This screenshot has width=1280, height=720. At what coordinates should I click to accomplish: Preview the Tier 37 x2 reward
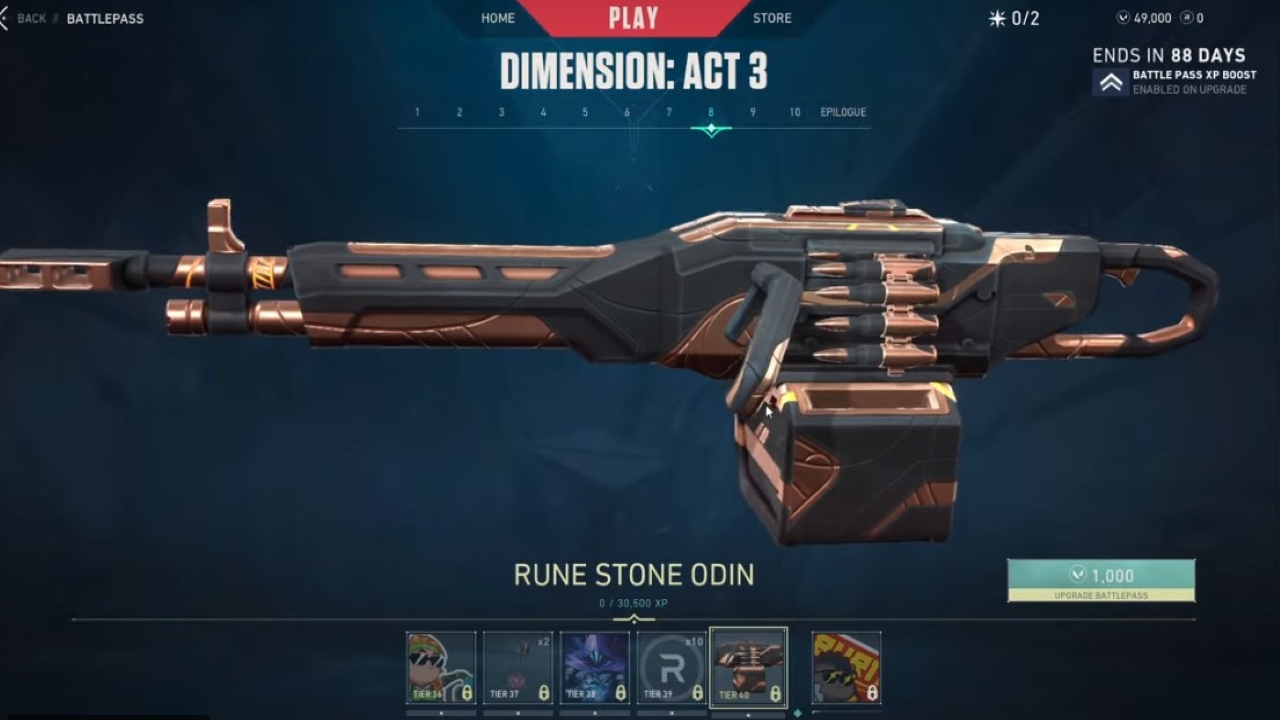(x=518, y=667)
